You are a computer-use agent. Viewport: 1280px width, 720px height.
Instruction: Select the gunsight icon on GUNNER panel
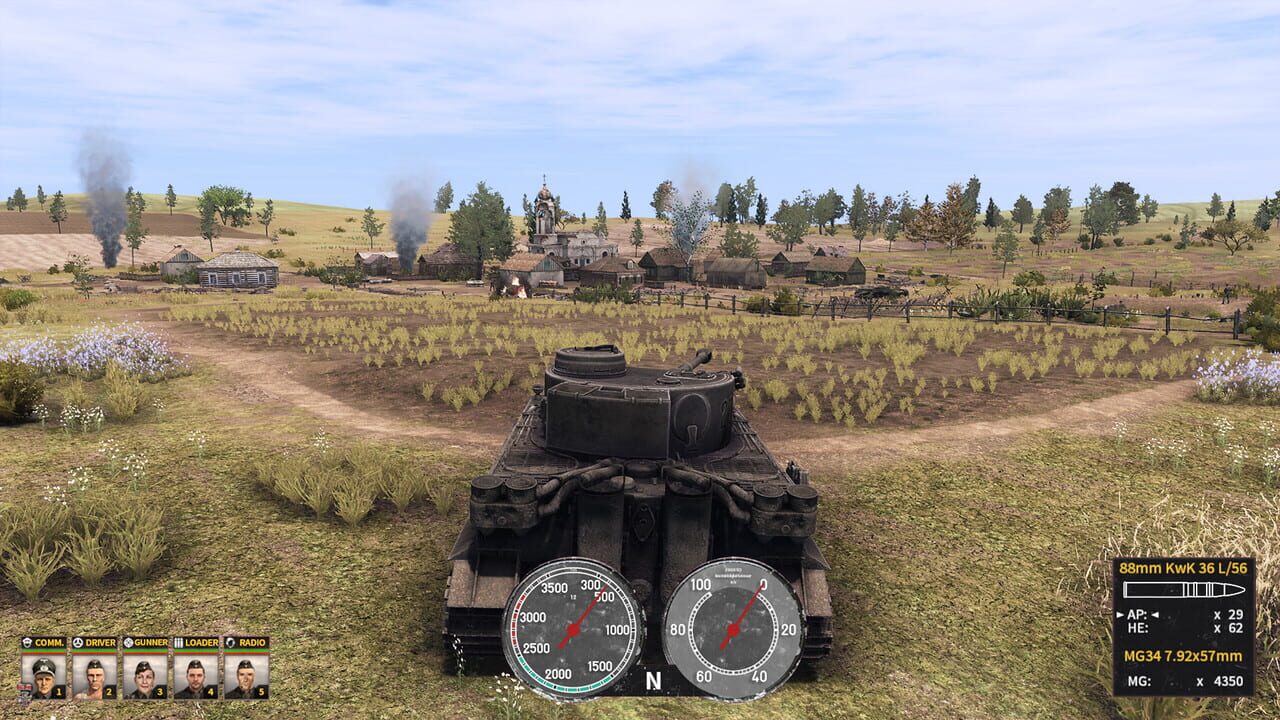[x=128, y=642]
